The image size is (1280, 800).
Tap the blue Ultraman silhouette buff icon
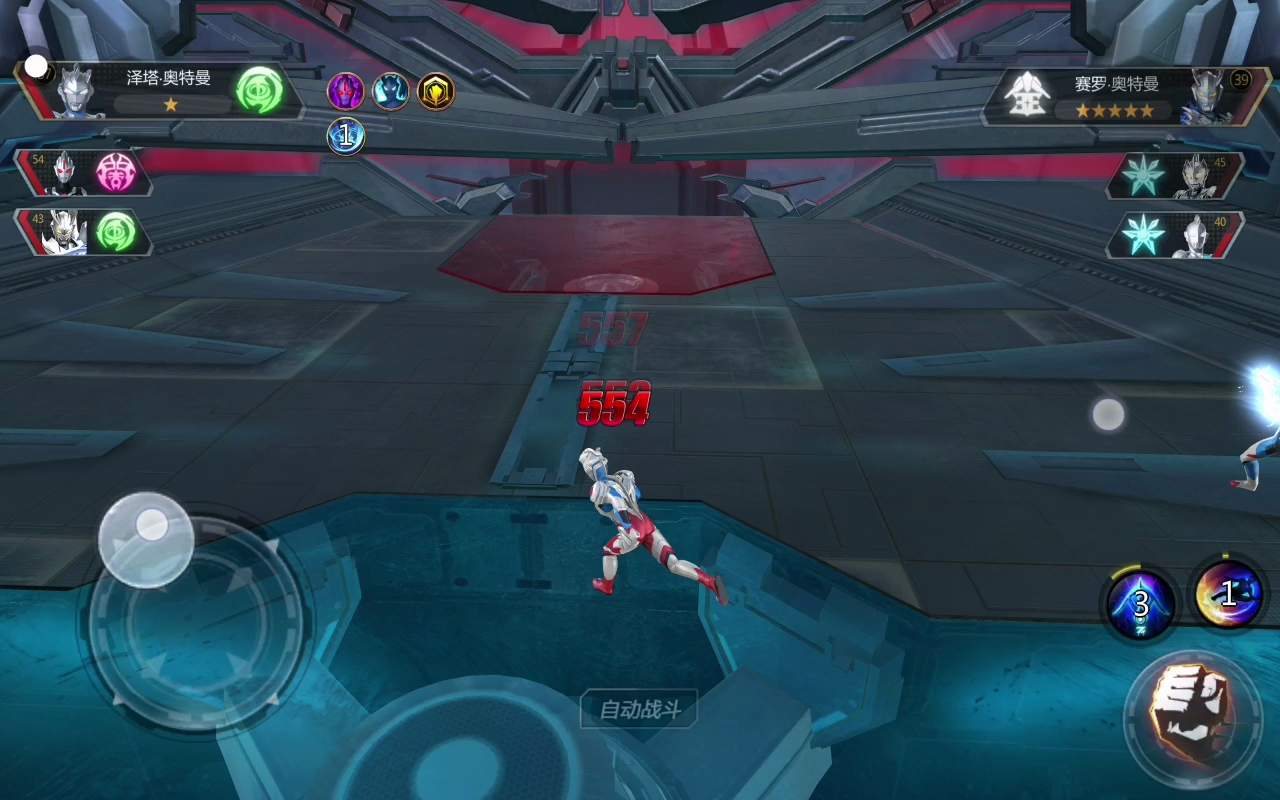[391, 92]
